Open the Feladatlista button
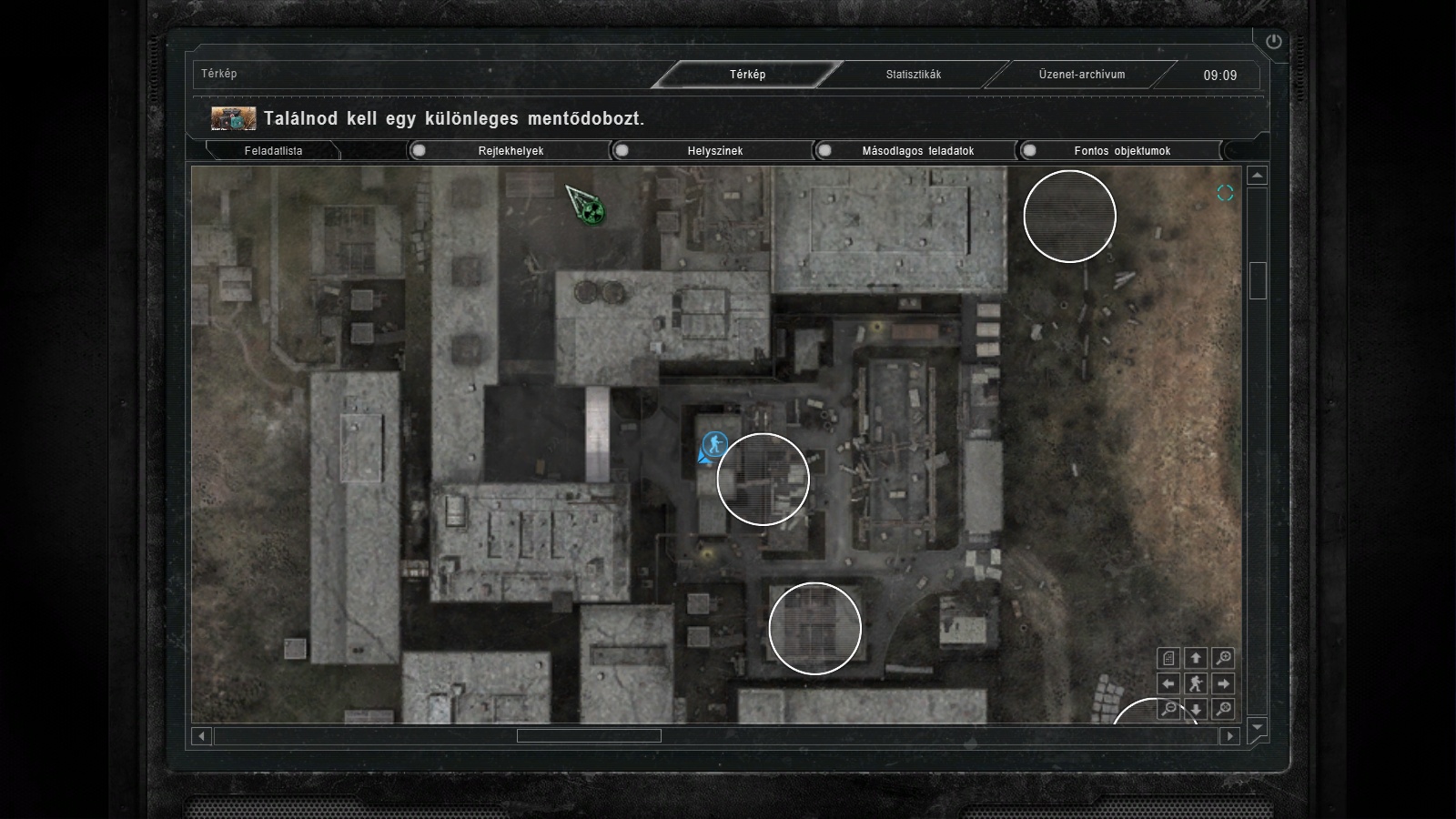Screen dimensions: 1456x819 point(273,151)
